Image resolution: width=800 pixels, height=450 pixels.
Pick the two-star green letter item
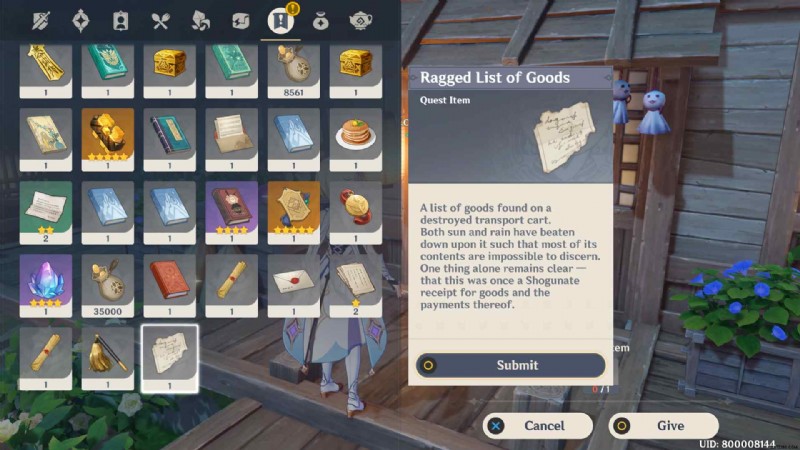46,208
